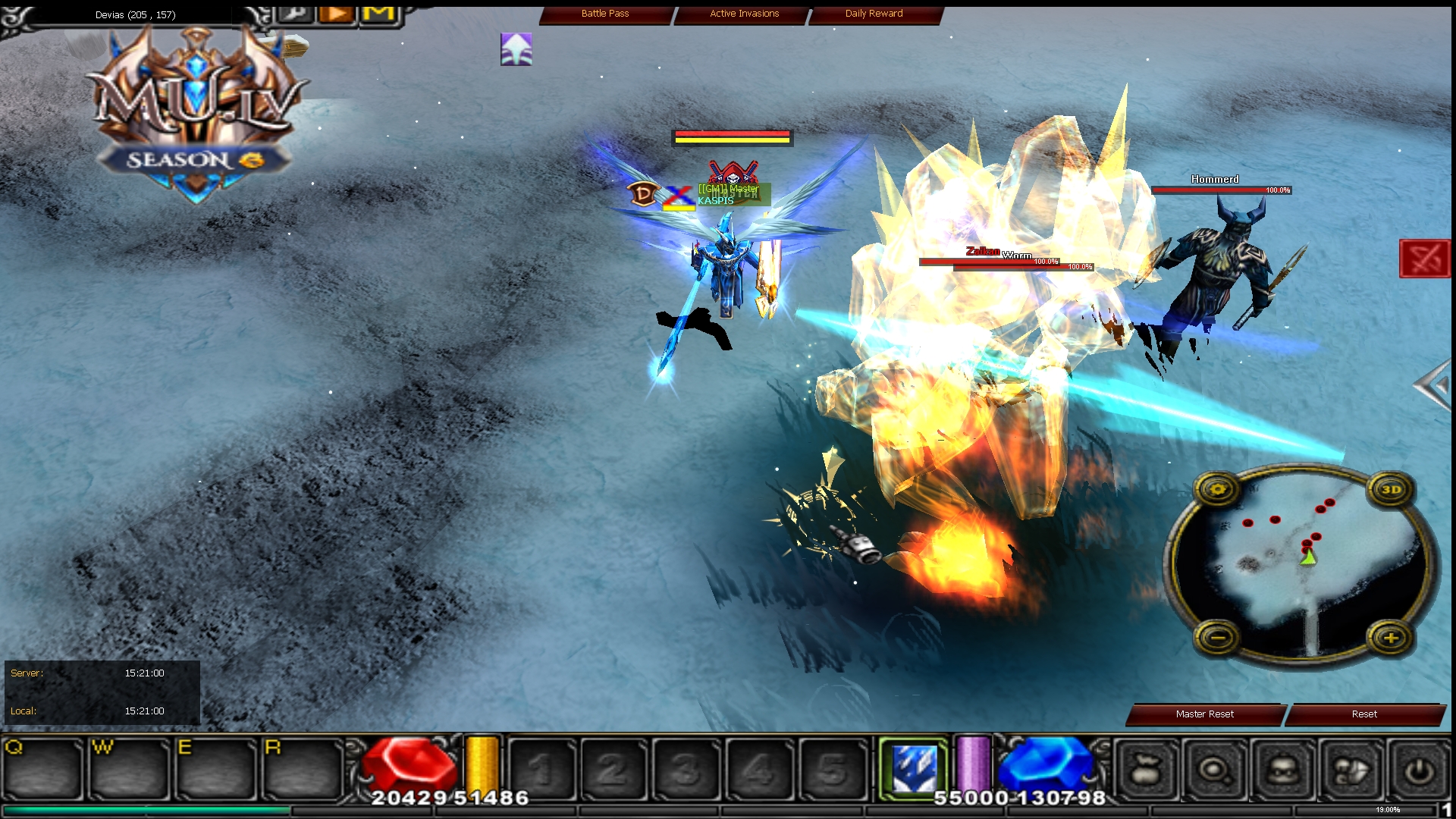The width and height of the screenshot is (1456, 819).
Task: Zoom out the minimap with minus button
Action: point(1218,639)
